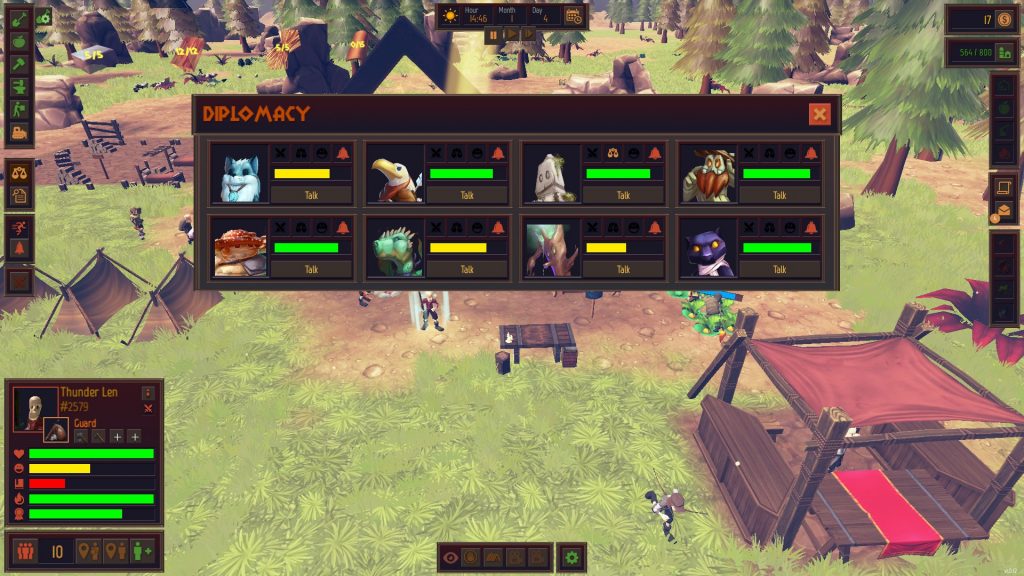Talk to the eagle faction leader

[x=467, y=195]
